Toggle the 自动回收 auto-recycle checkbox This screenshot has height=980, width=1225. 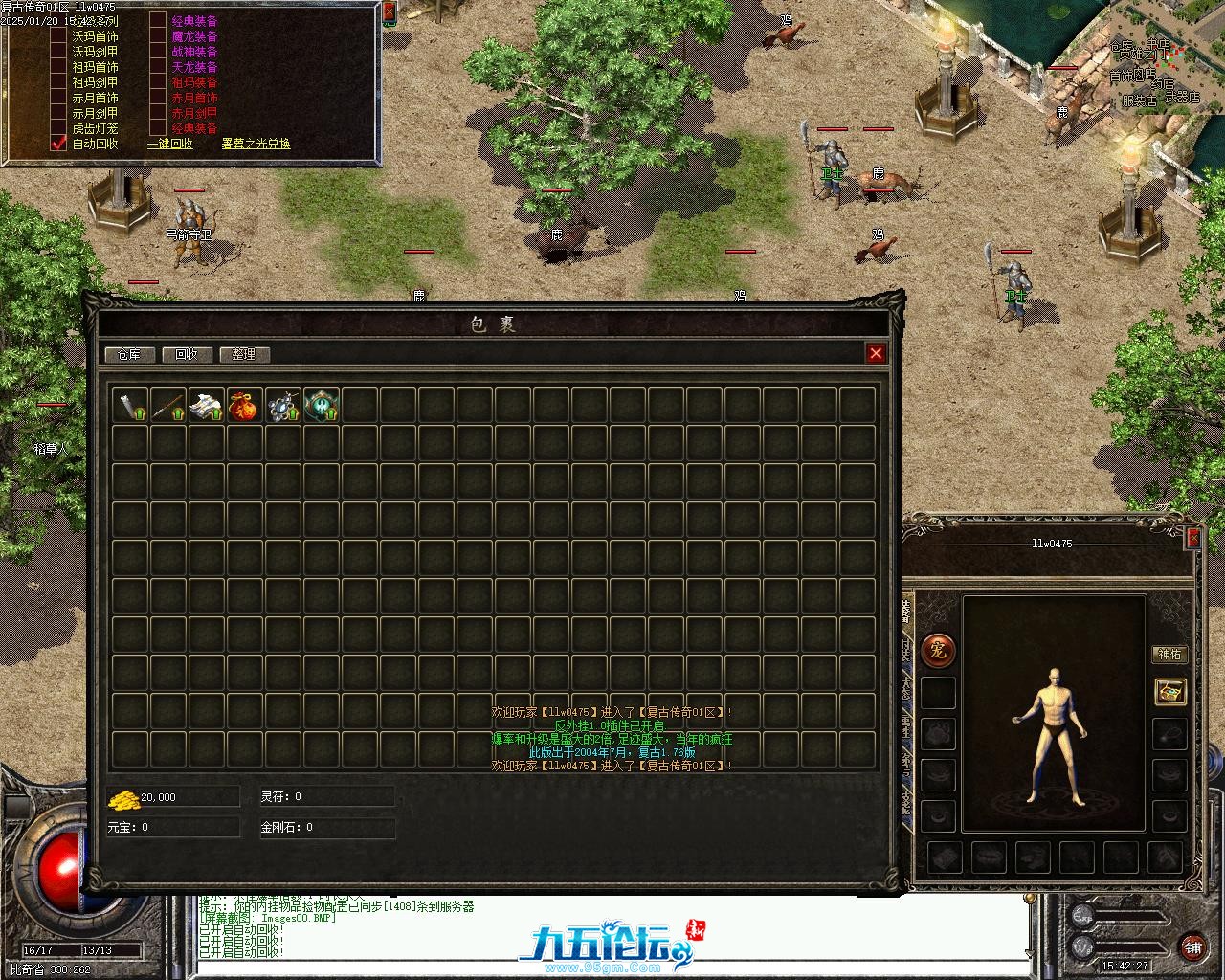pos(59,144)
